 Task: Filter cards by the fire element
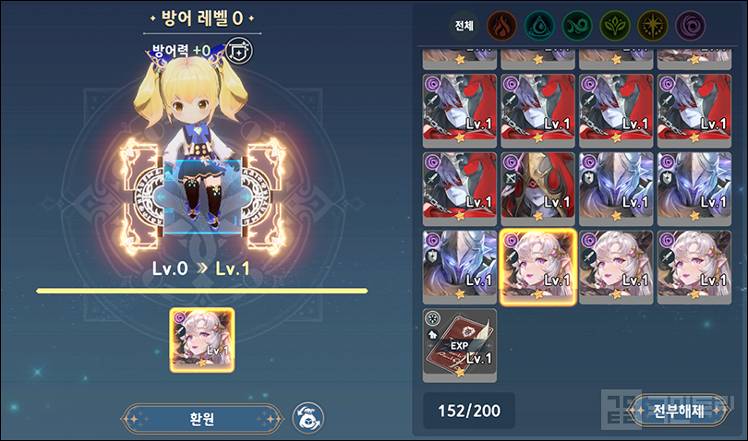point(501,25)
